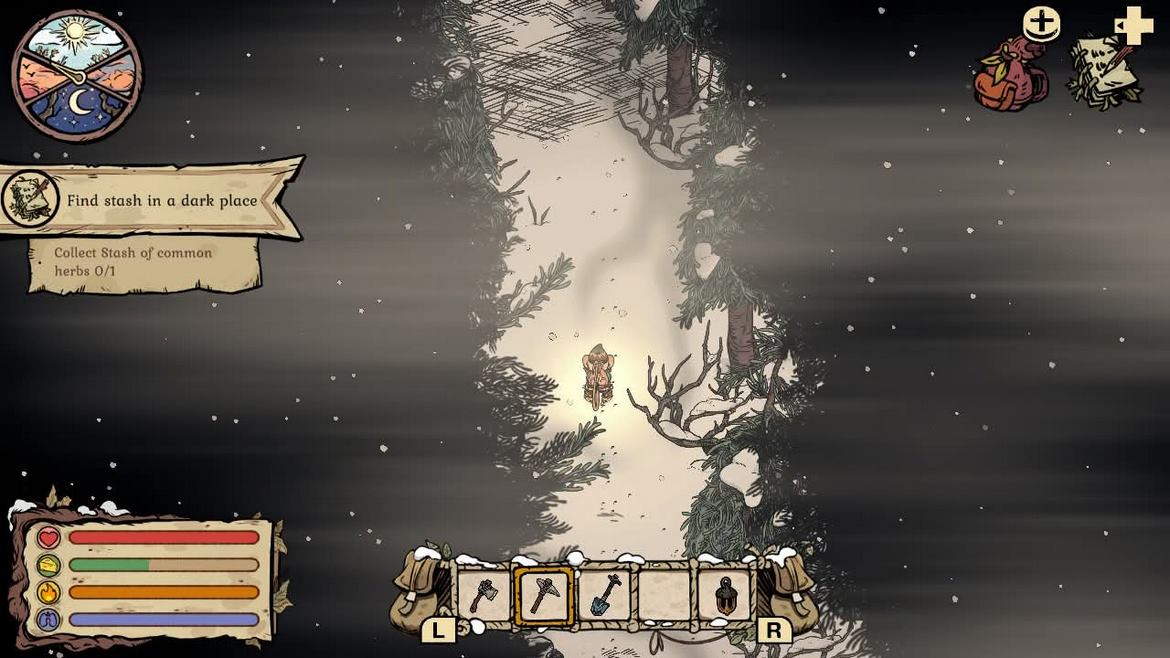This screenshot has height=658, width=1170.
Task: Open the 'Find stash in a dark place' quest
Action: pos(160,200)
